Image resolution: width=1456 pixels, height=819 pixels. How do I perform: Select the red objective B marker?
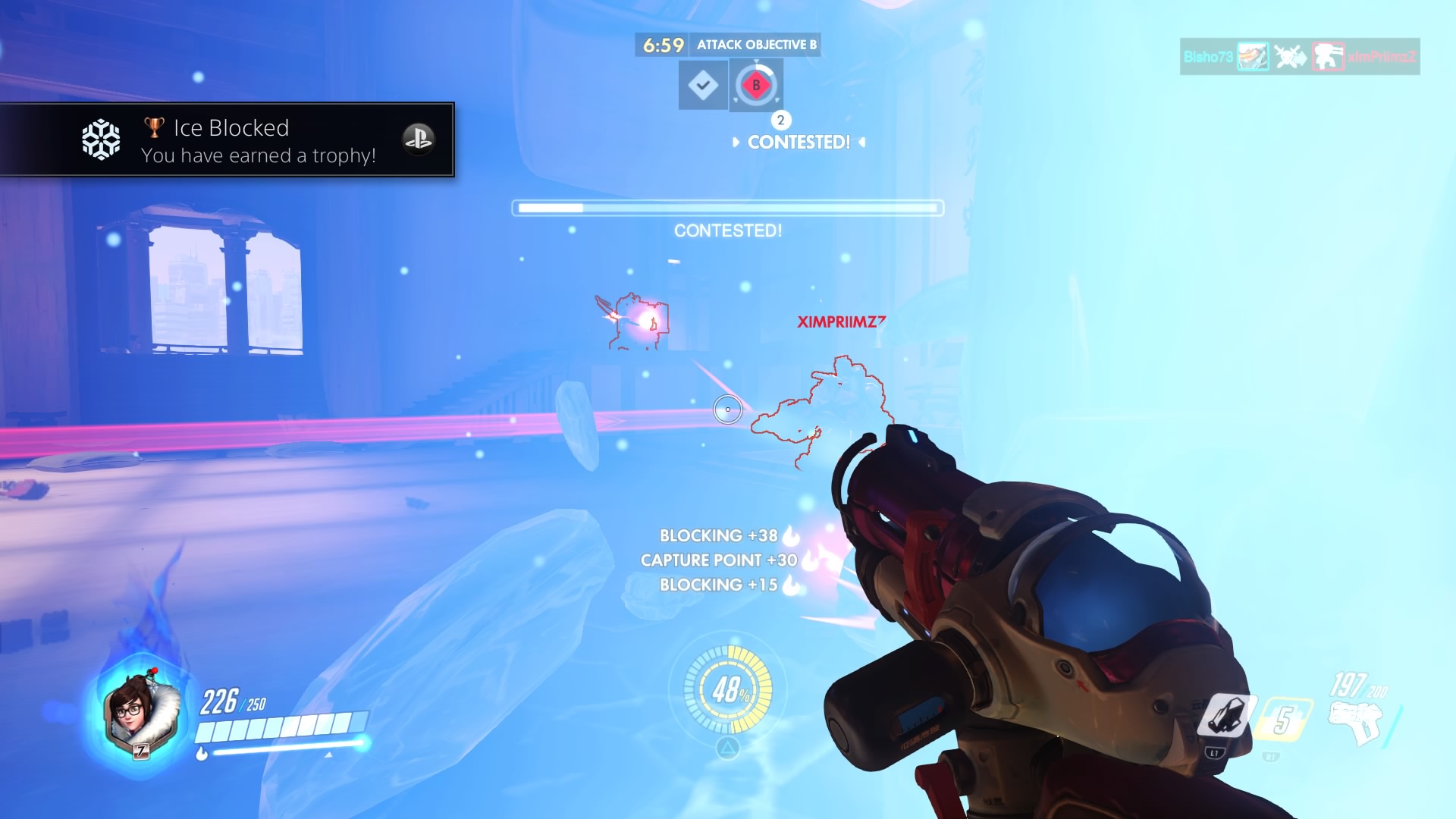point(756,85)
